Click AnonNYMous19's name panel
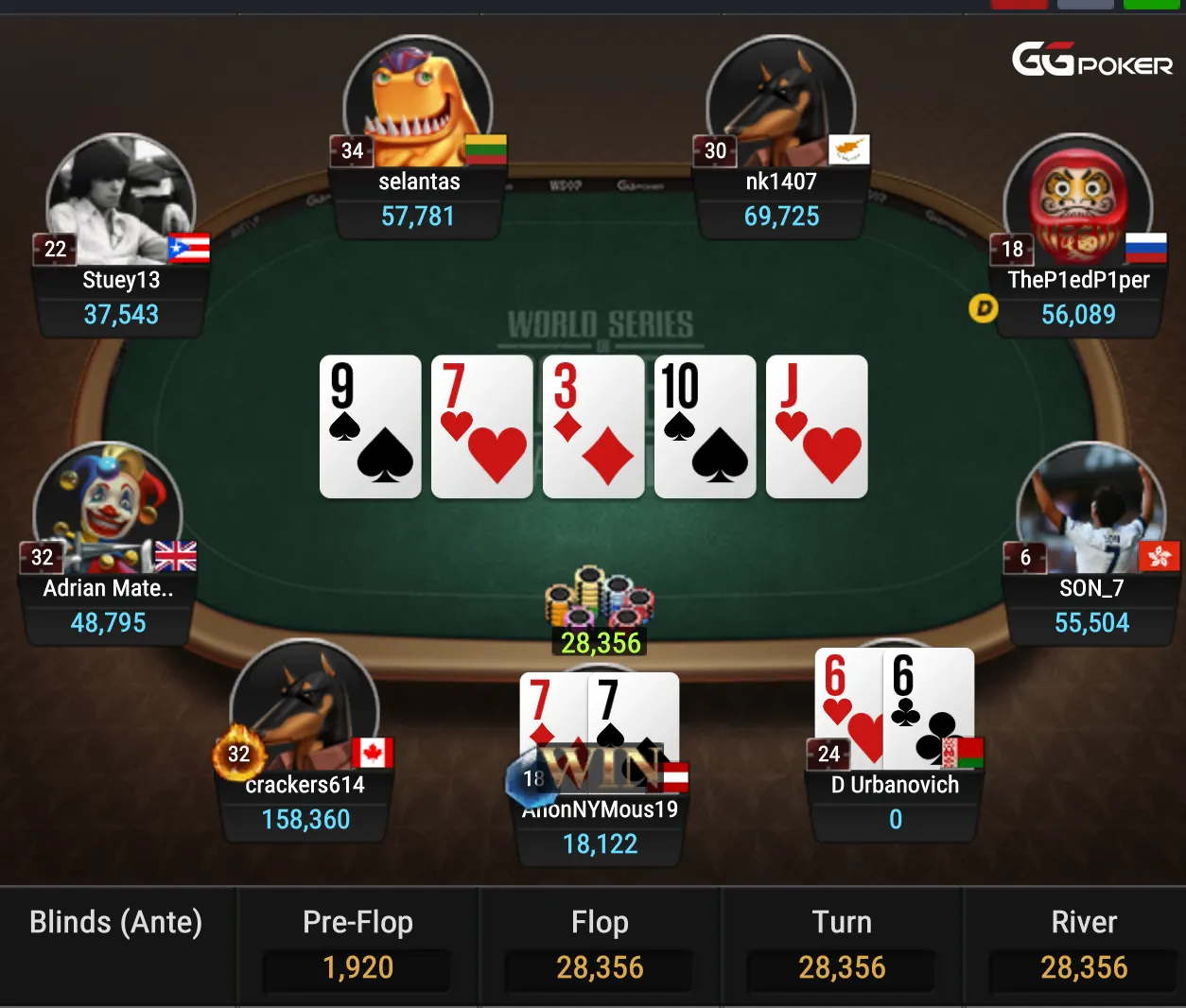The image size is (1186, 1008). tap(600, 826)
